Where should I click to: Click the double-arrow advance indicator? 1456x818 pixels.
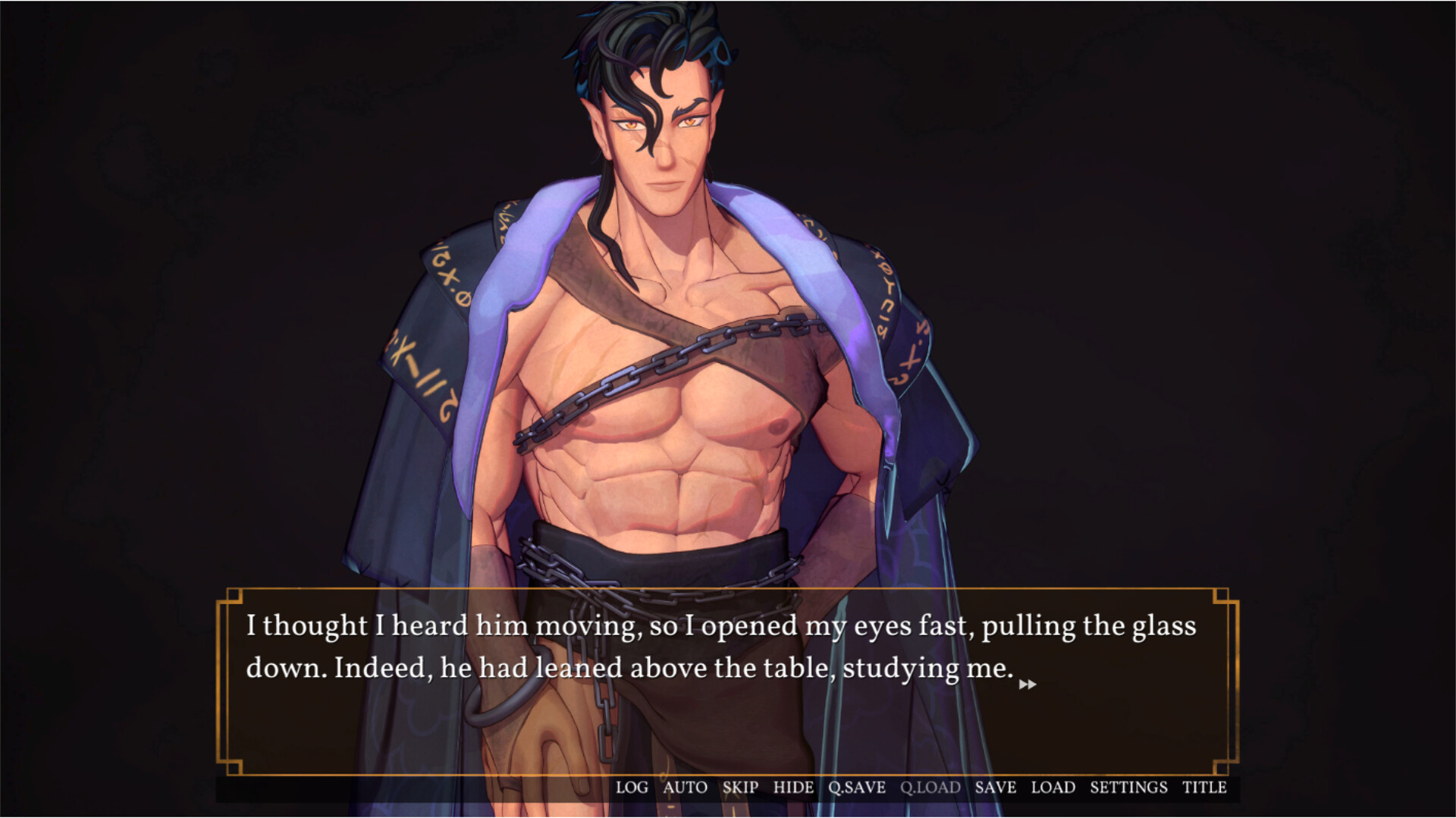[x=1029, y=685]
